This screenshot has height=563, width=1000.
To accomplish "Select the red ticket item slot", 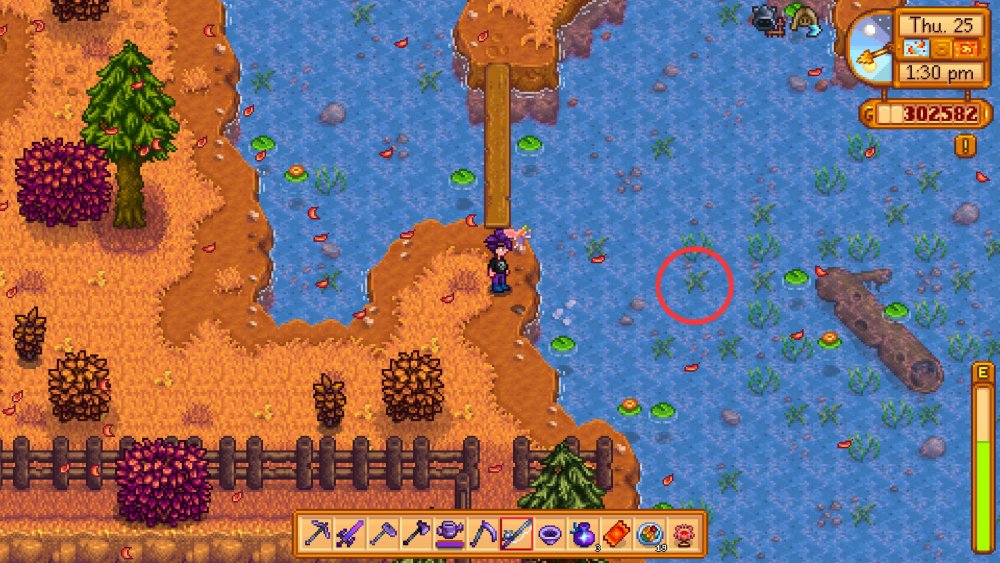I will (615, 533).
